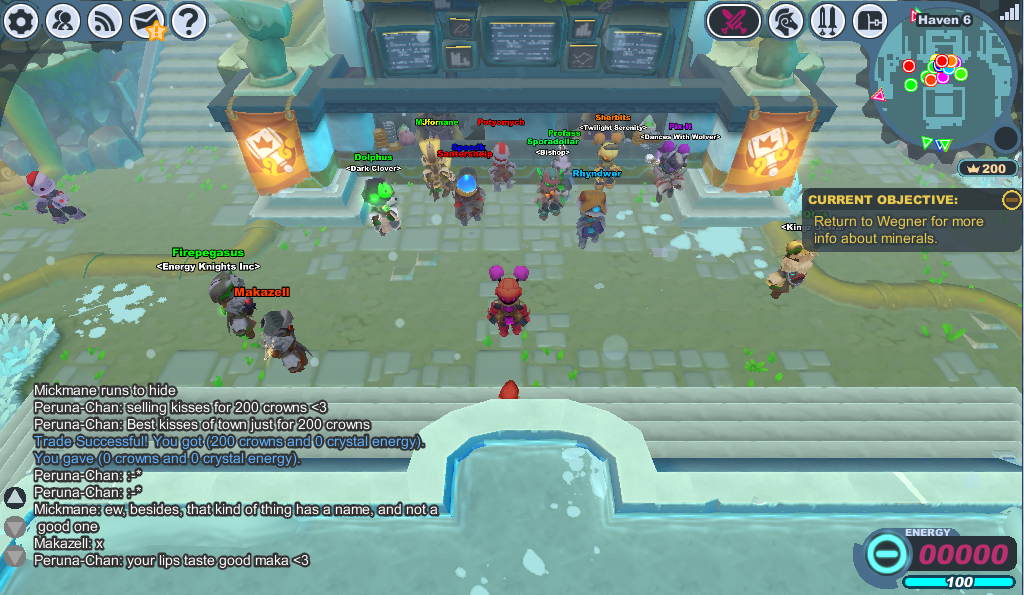Open the mail envelope with alert star
Image resolution: width=1024 pixels, height=595 pixels.
147,20
